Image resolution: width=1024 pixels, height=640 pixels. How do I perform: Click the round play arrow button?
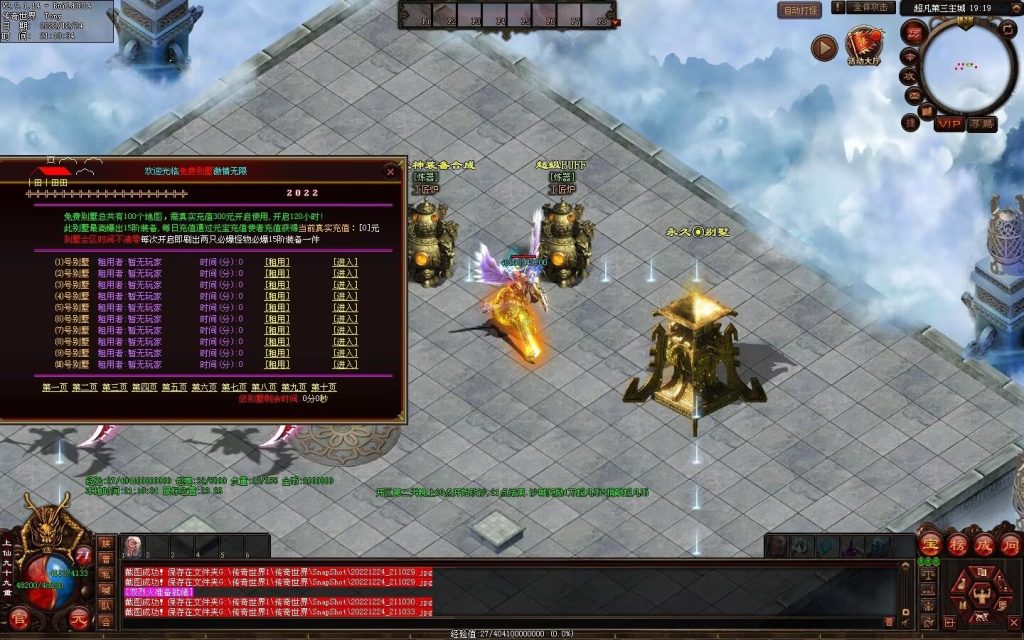coord(824,47)
